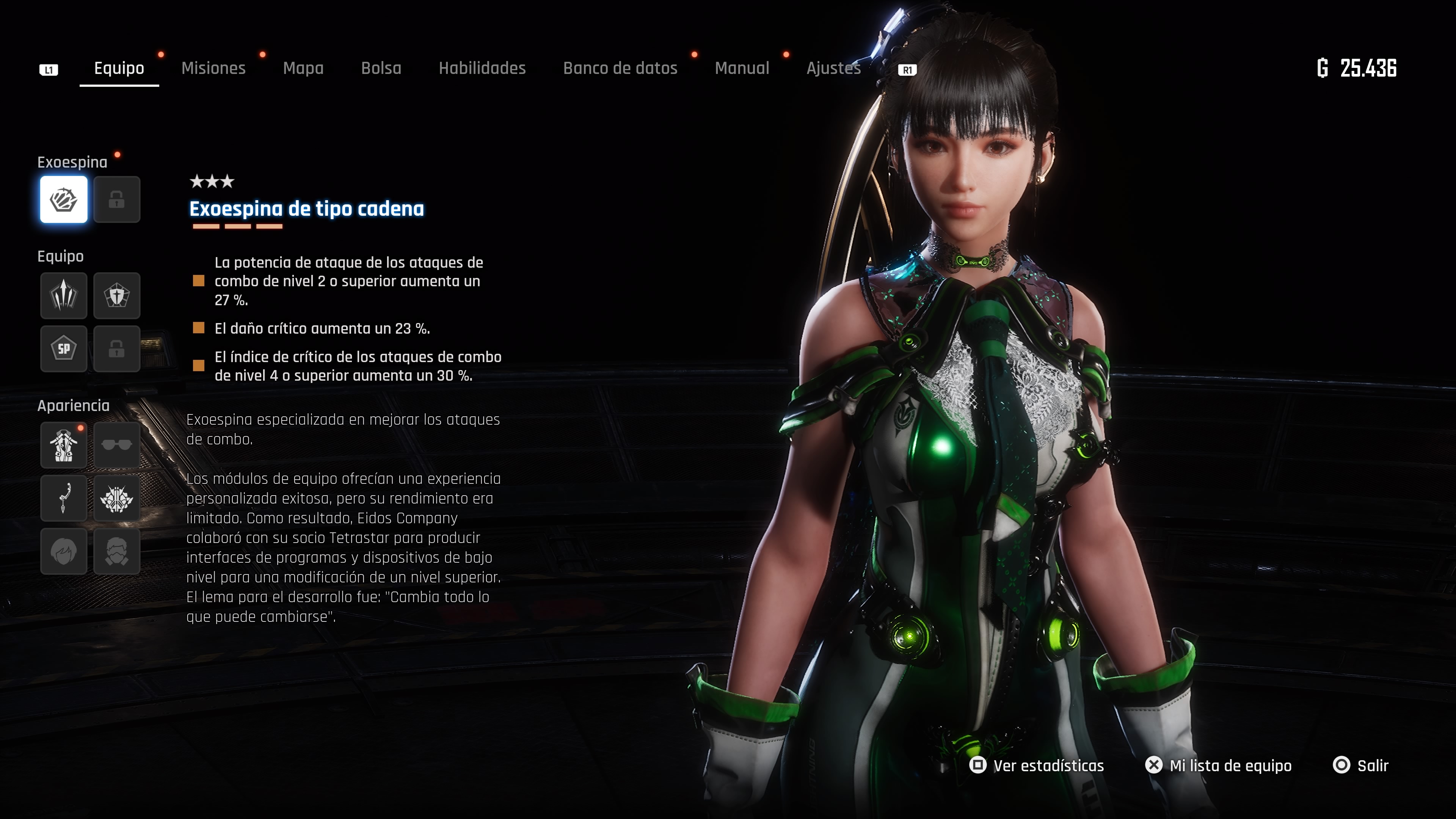
Task: Open Mi lista de equipo
Action: coord(1219,765)
